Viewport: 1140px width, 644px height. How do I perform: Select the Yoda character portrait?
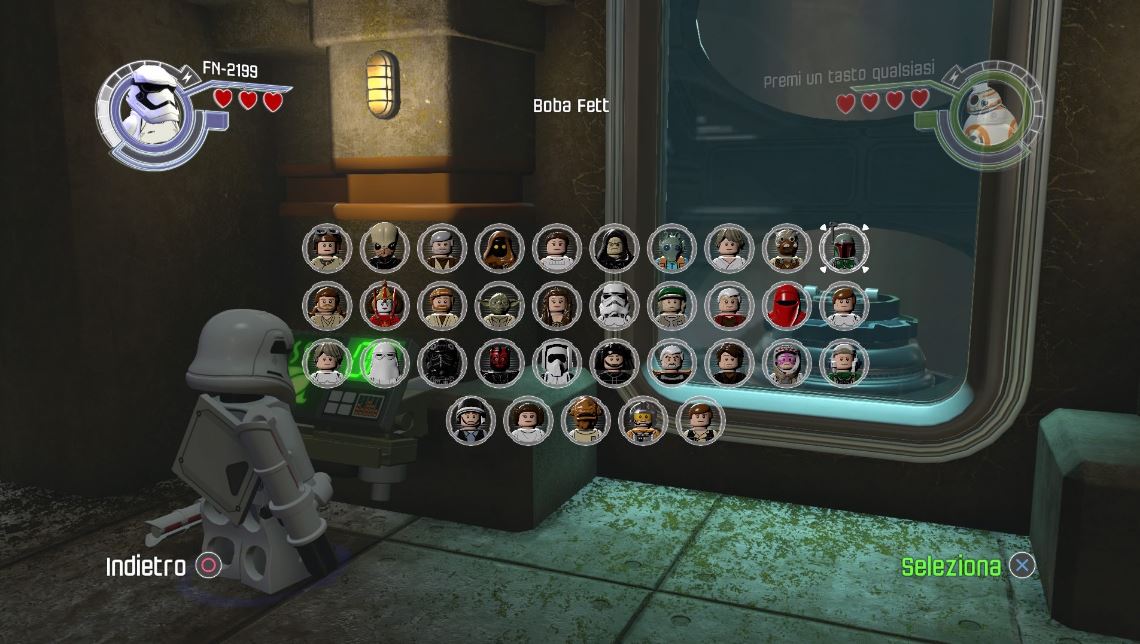pyautogui.click(x=500, y=306)
